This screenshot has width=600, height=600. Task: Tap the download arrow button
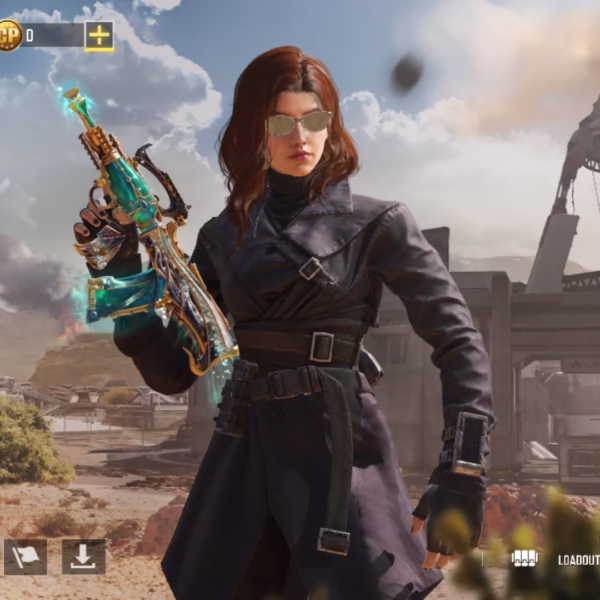click(83, 556)
